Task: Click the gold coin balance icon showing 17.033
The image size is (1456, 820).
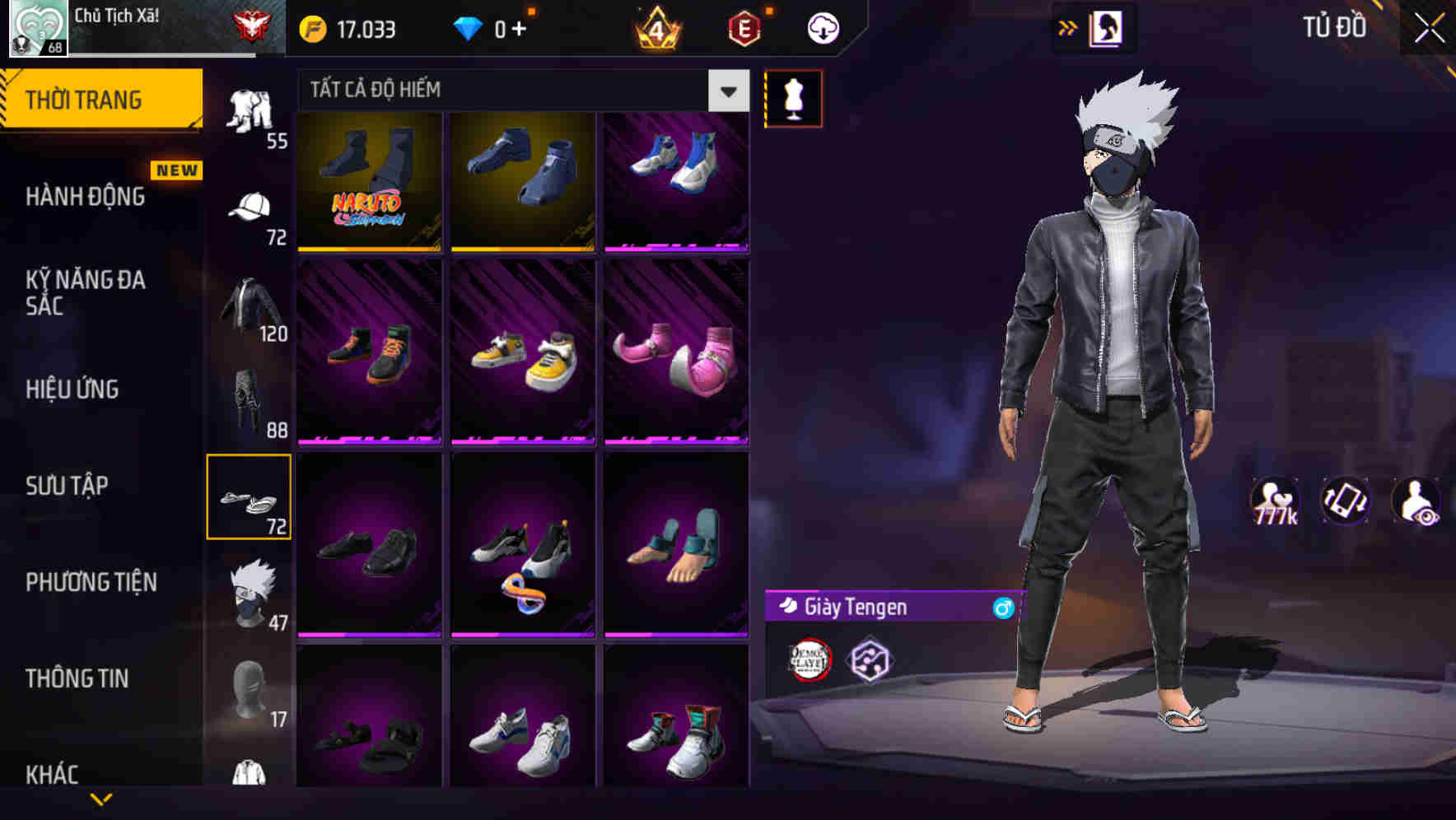Action: [x=313, y=27]
